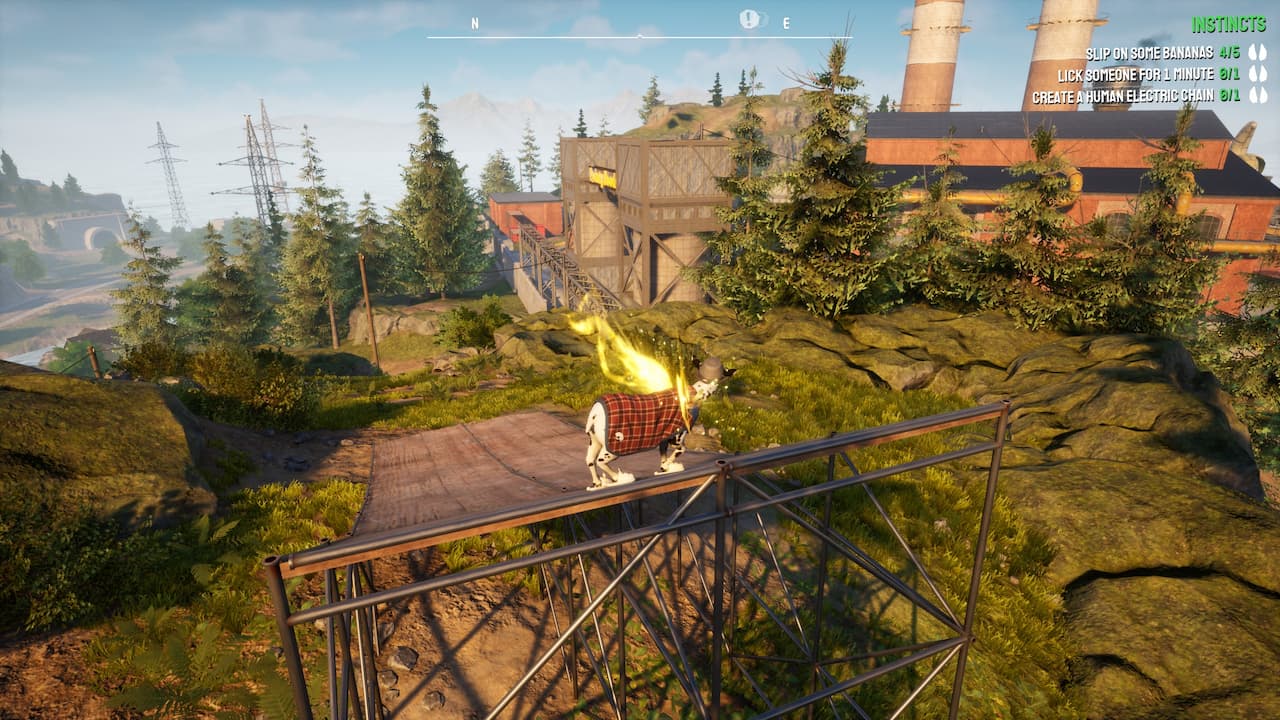The image size is (1280, 720).
Task: Click the 4/5 banana quest progress counter
Action: pyautogui.click(x=1230, y=52)
